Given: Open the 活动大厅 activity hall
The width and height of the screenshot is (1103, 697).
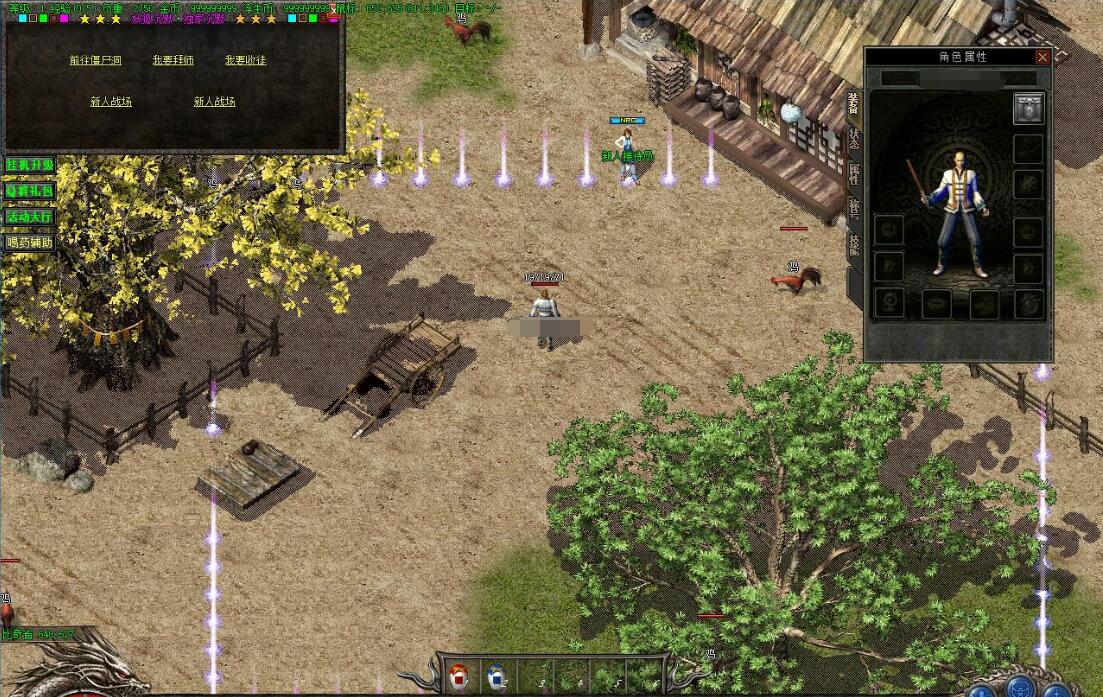Looking at the screenshot, I should click(29, 216).
